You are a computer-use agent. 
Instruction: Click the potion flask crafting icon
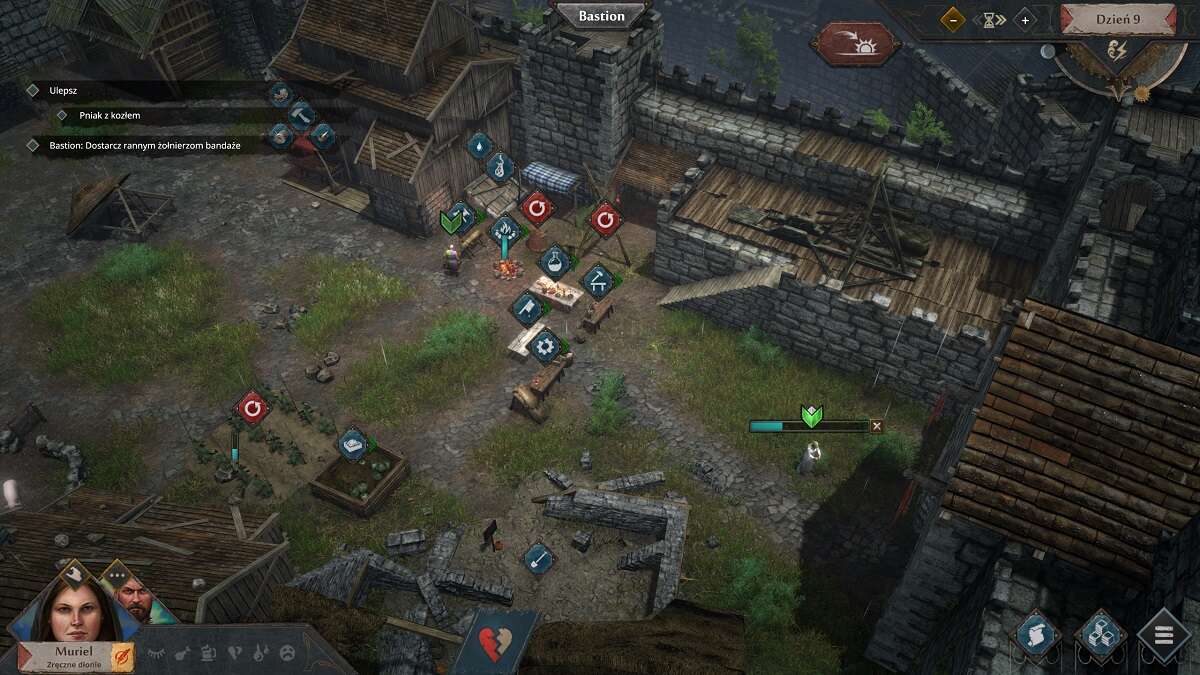click(x=553, y=263)
